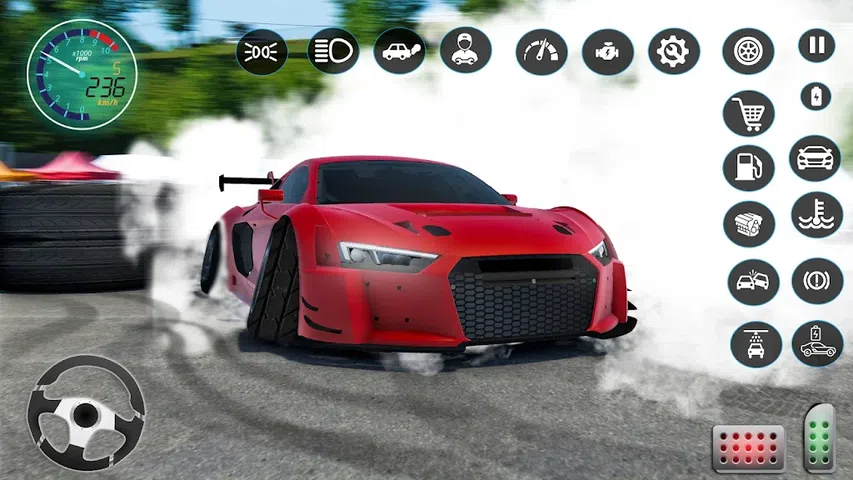
Task: Open the engine check icon
Action: pos(608,51)
